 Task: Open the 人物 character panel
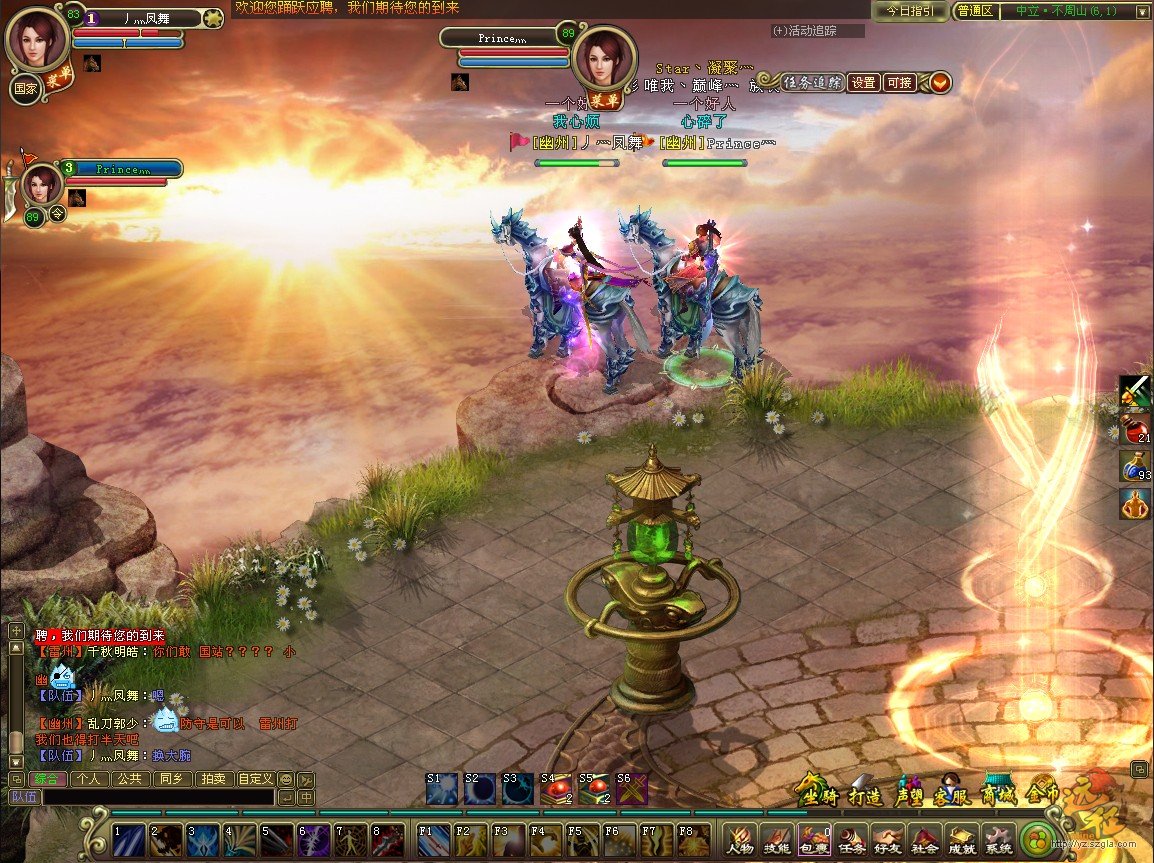tap(739, 840)
